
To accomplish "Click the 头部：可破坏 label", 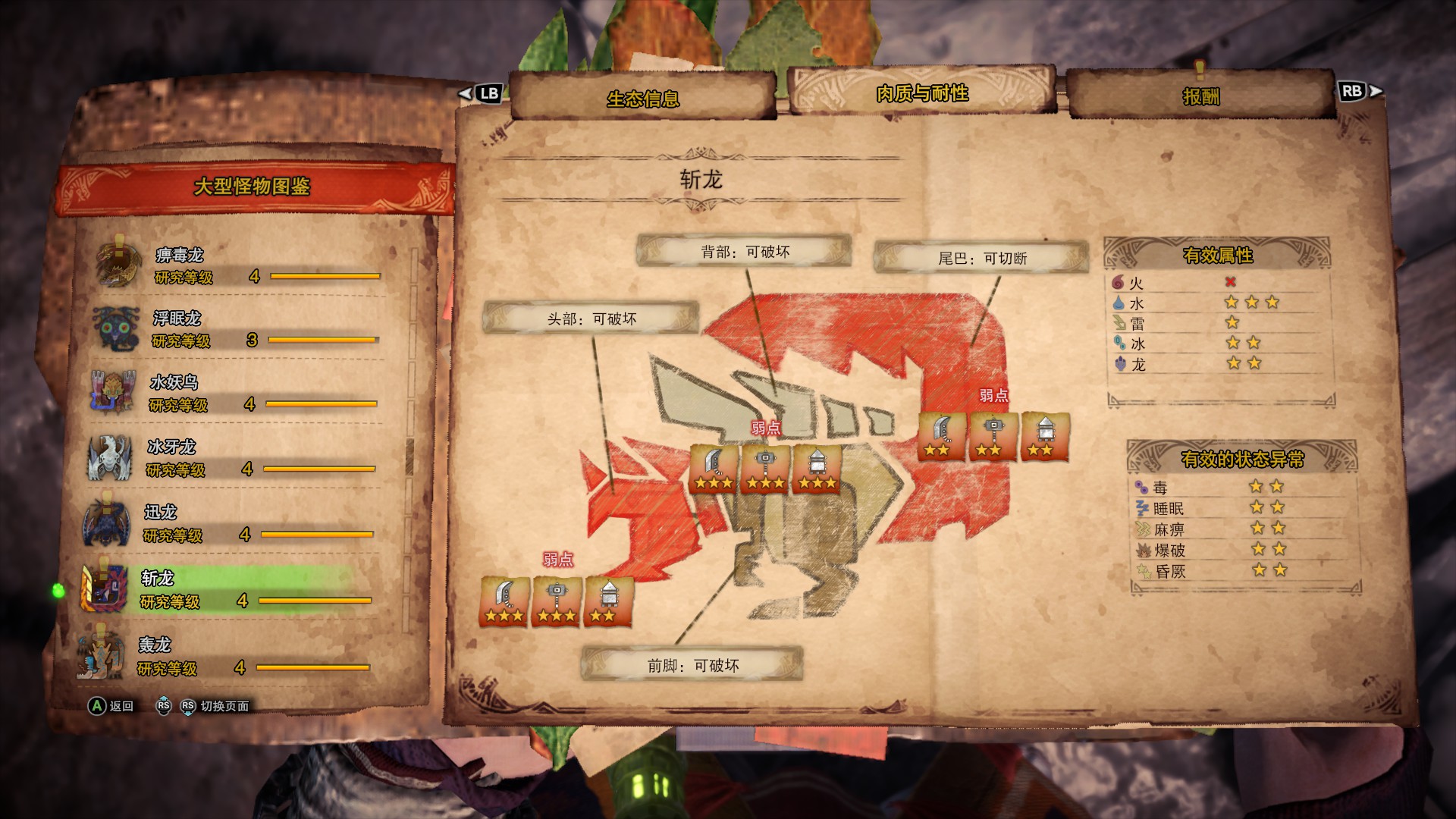I will (591, 318).
